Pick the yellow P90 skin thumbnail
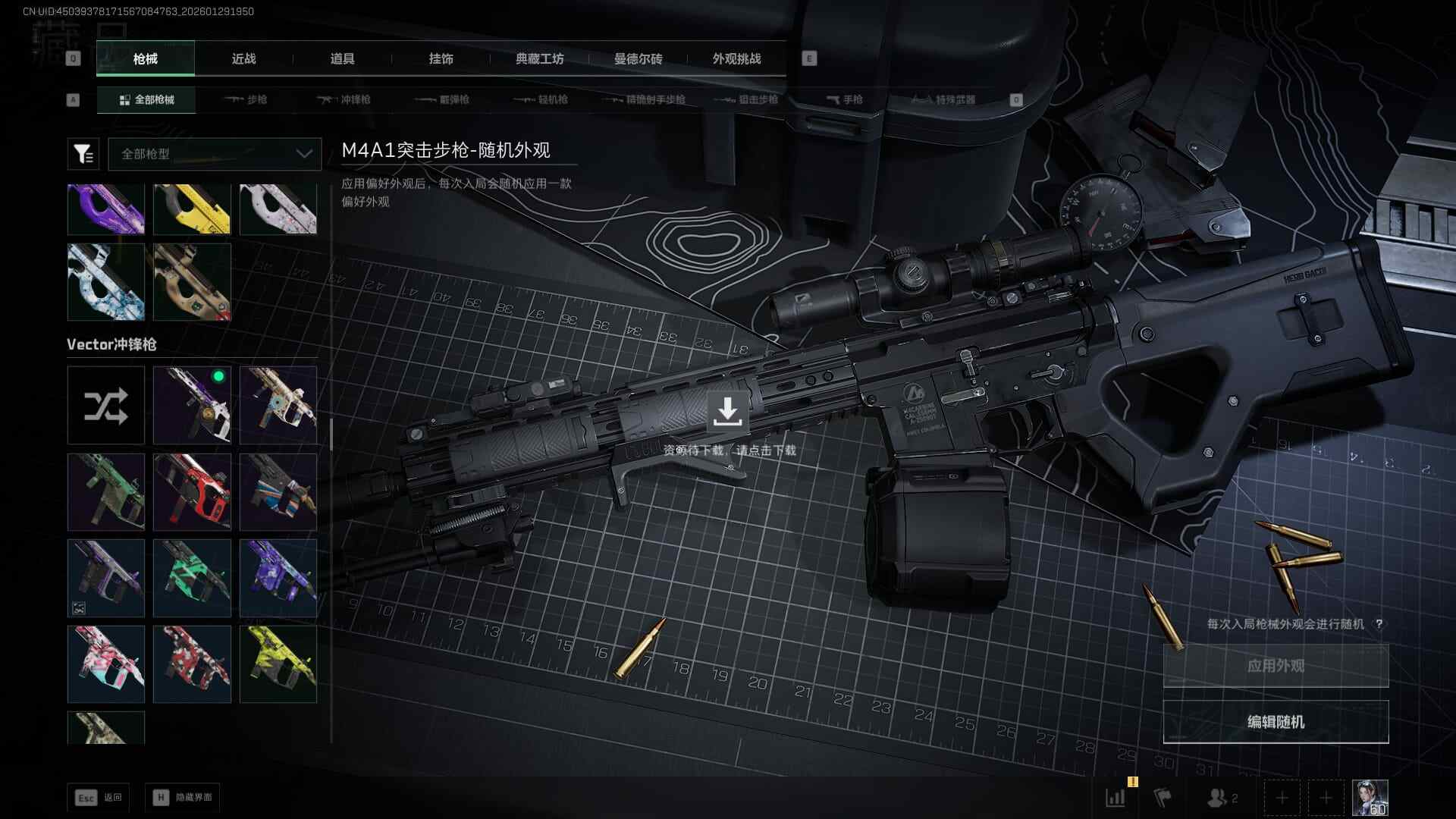 (192, 209)
